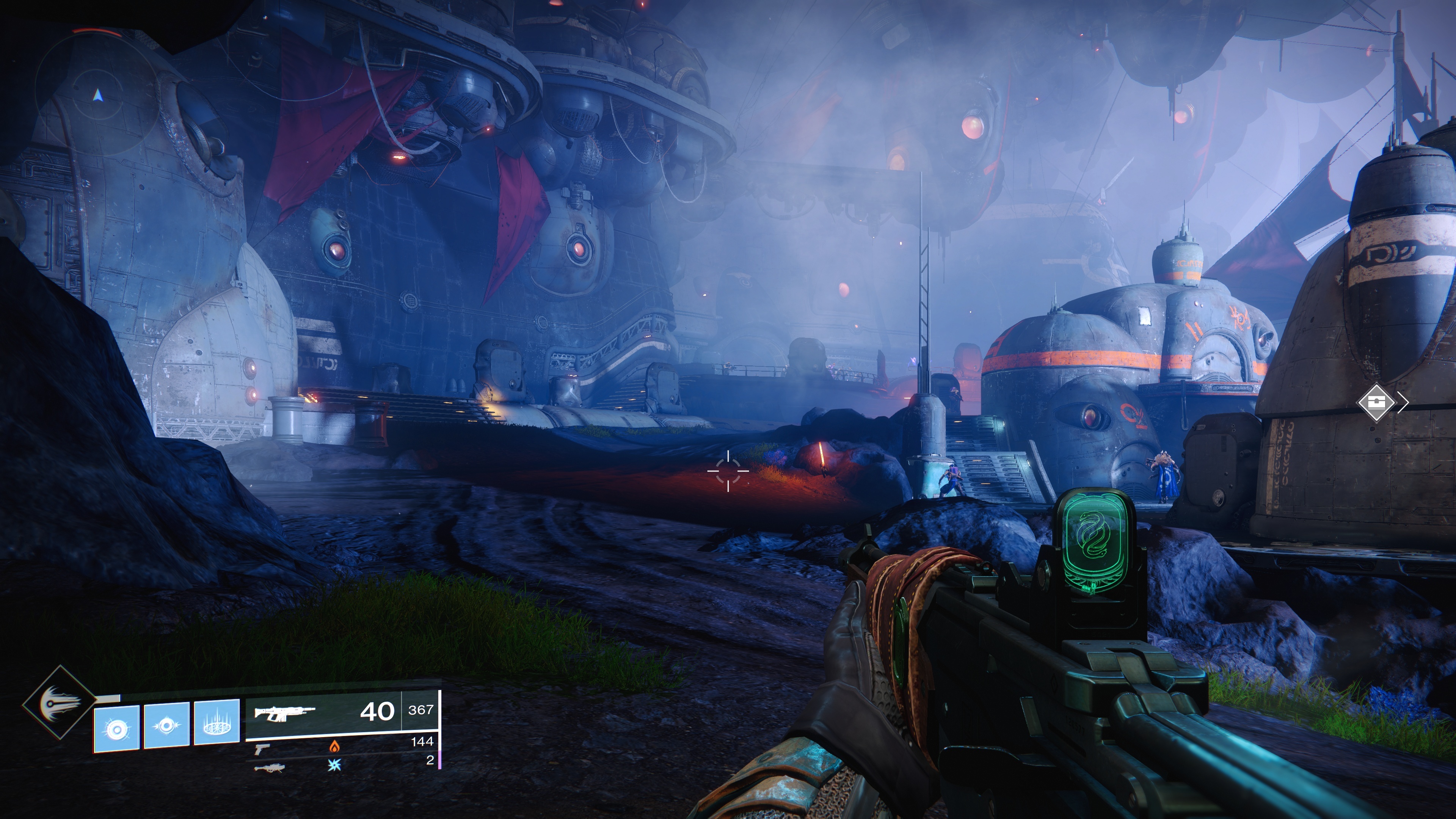Switch to the sidearm weapon slot
1456x819 pixels.
point(262,748)
